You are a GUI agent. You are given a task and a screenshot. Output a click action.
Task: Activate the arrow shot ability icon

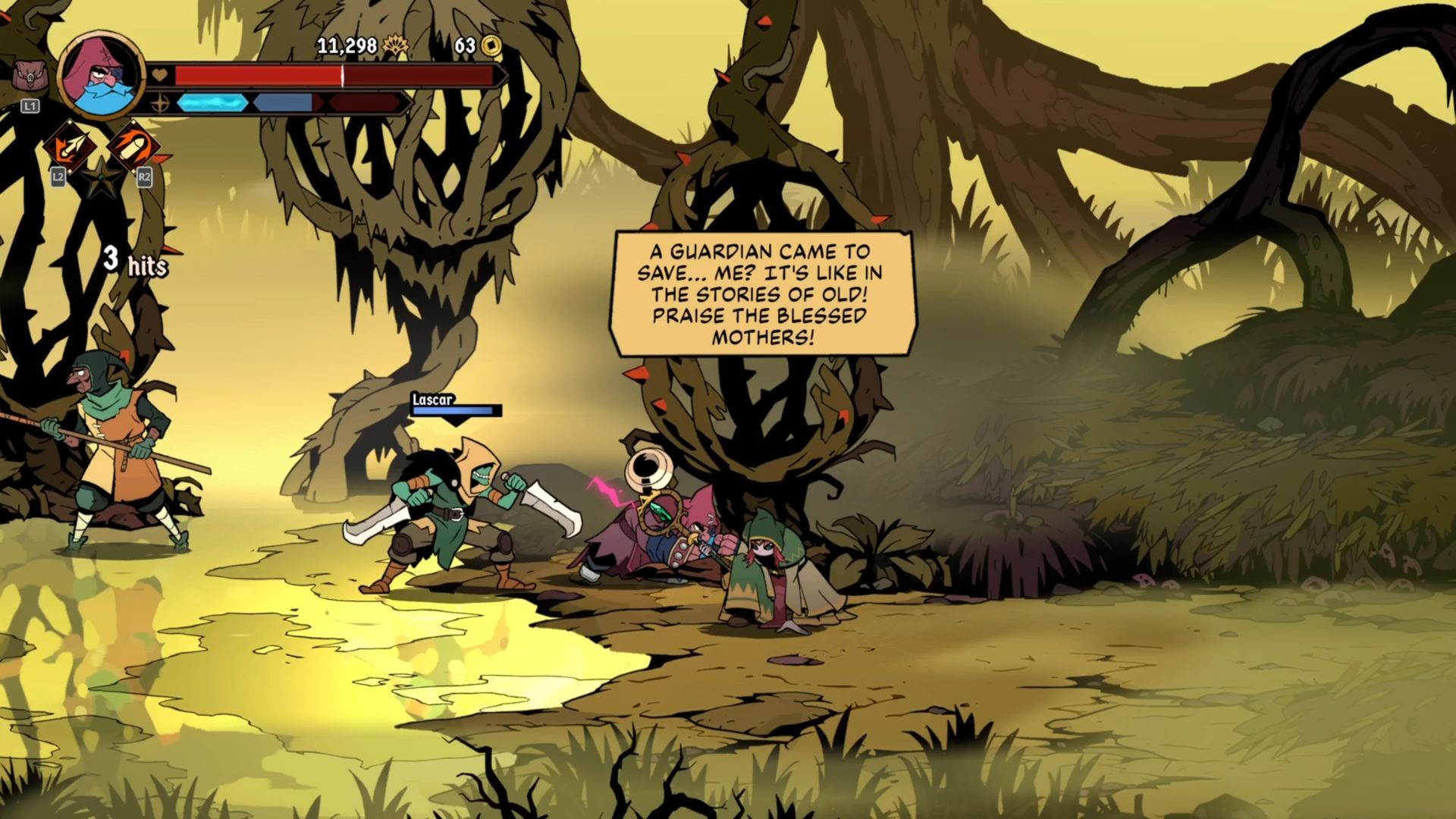point(67,146)
